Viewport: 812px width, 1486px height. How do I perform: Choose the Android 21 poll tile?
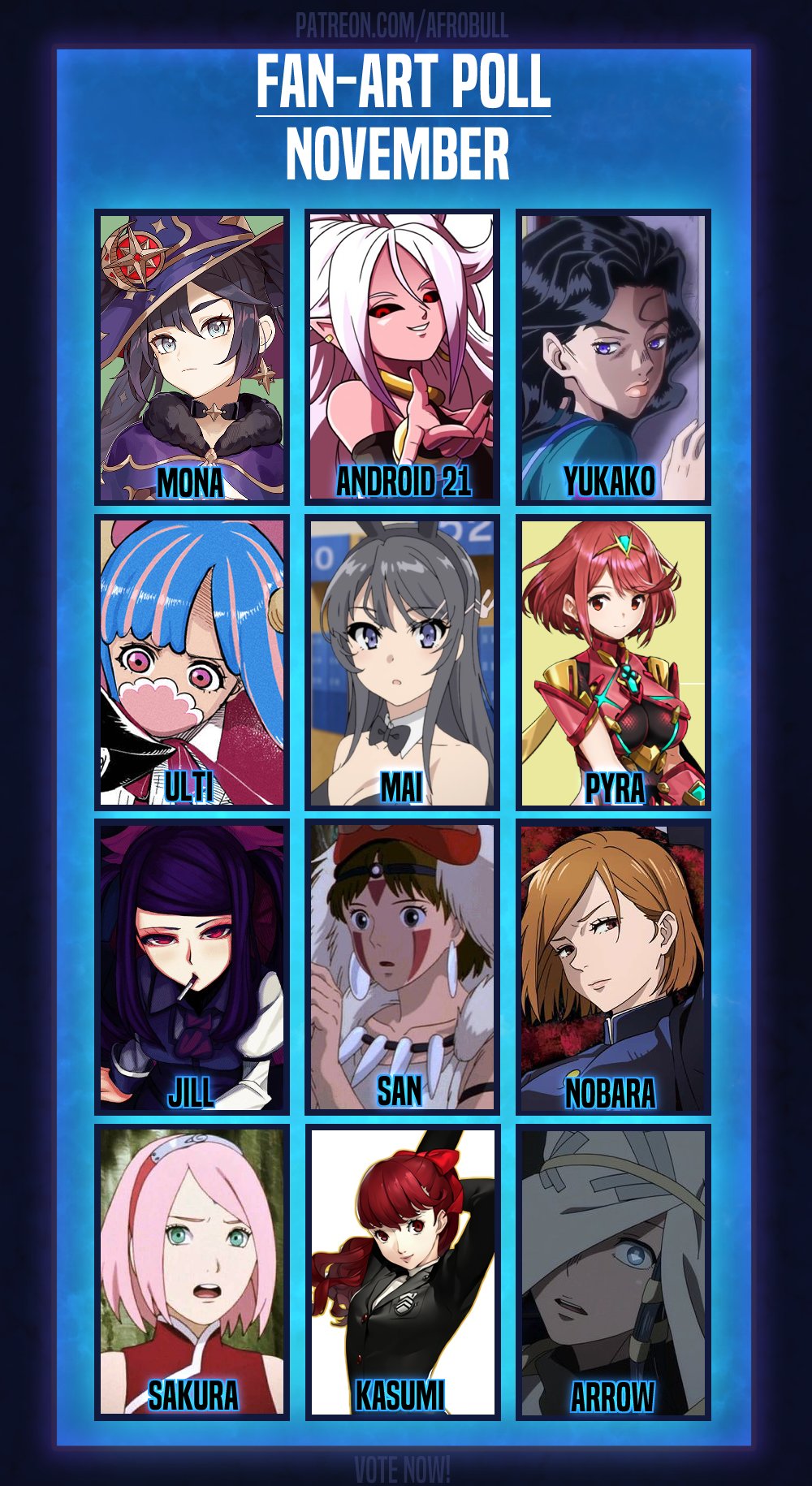click(x=403, y=357)
